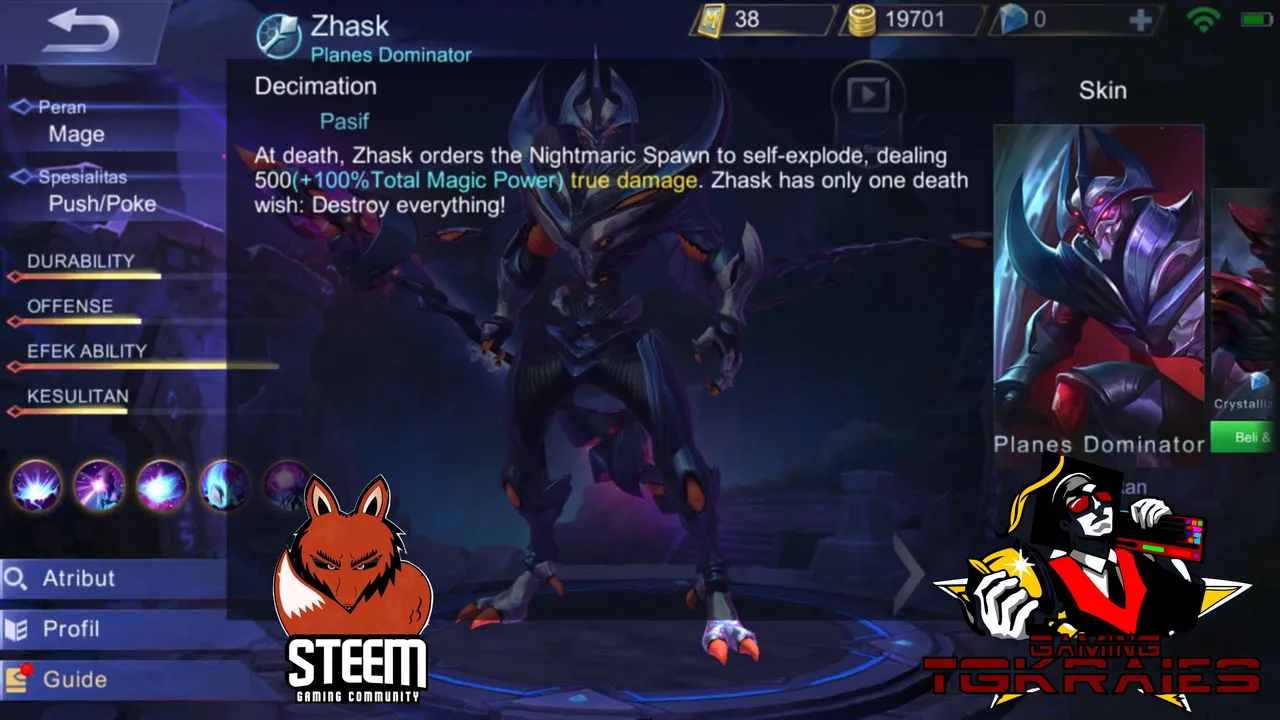Select the light beam skill icon

(x=99, y=486)
